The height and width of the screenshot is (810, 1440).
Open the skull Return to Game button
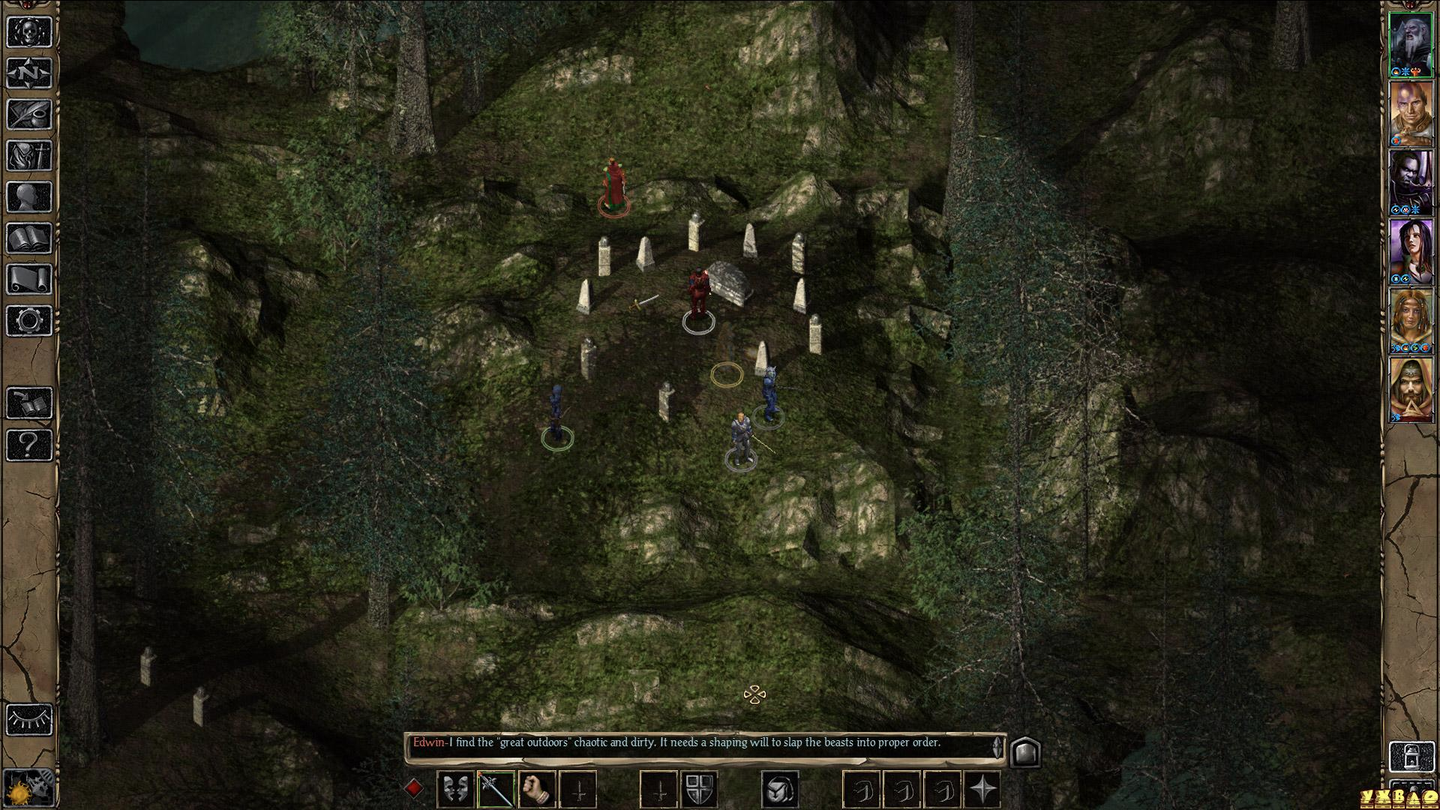pos(29,31)
